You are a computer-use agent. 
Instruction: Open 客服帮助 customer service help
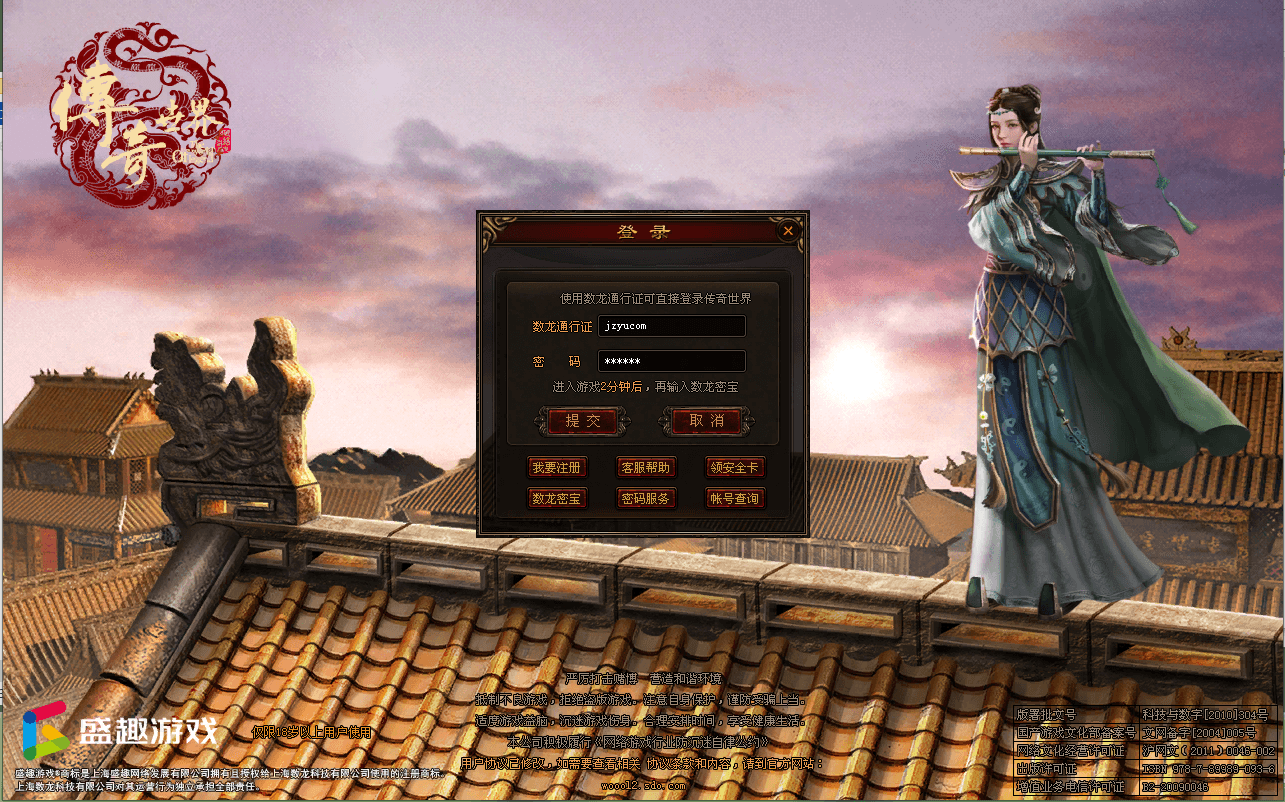(644, 467)
